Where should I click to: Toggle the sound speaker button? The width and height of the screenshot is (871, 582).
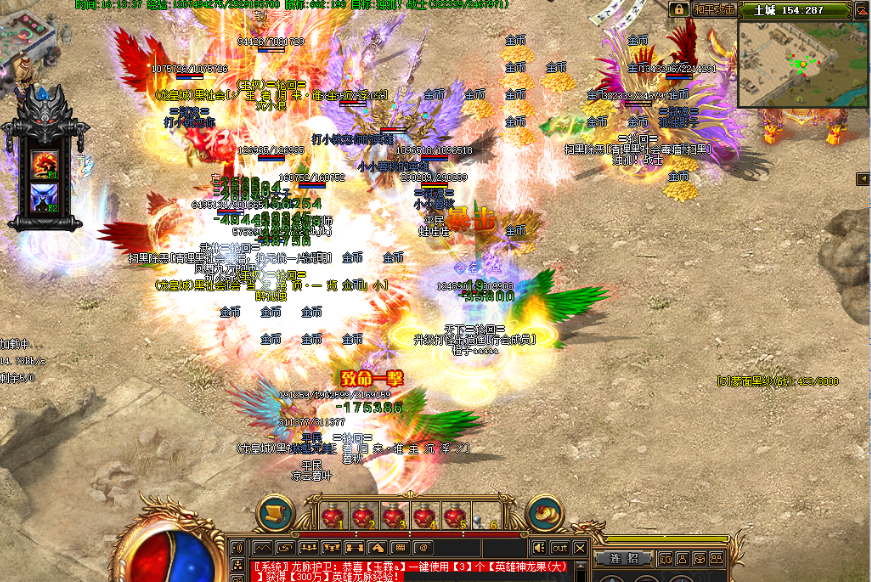(x=540, y=547)
